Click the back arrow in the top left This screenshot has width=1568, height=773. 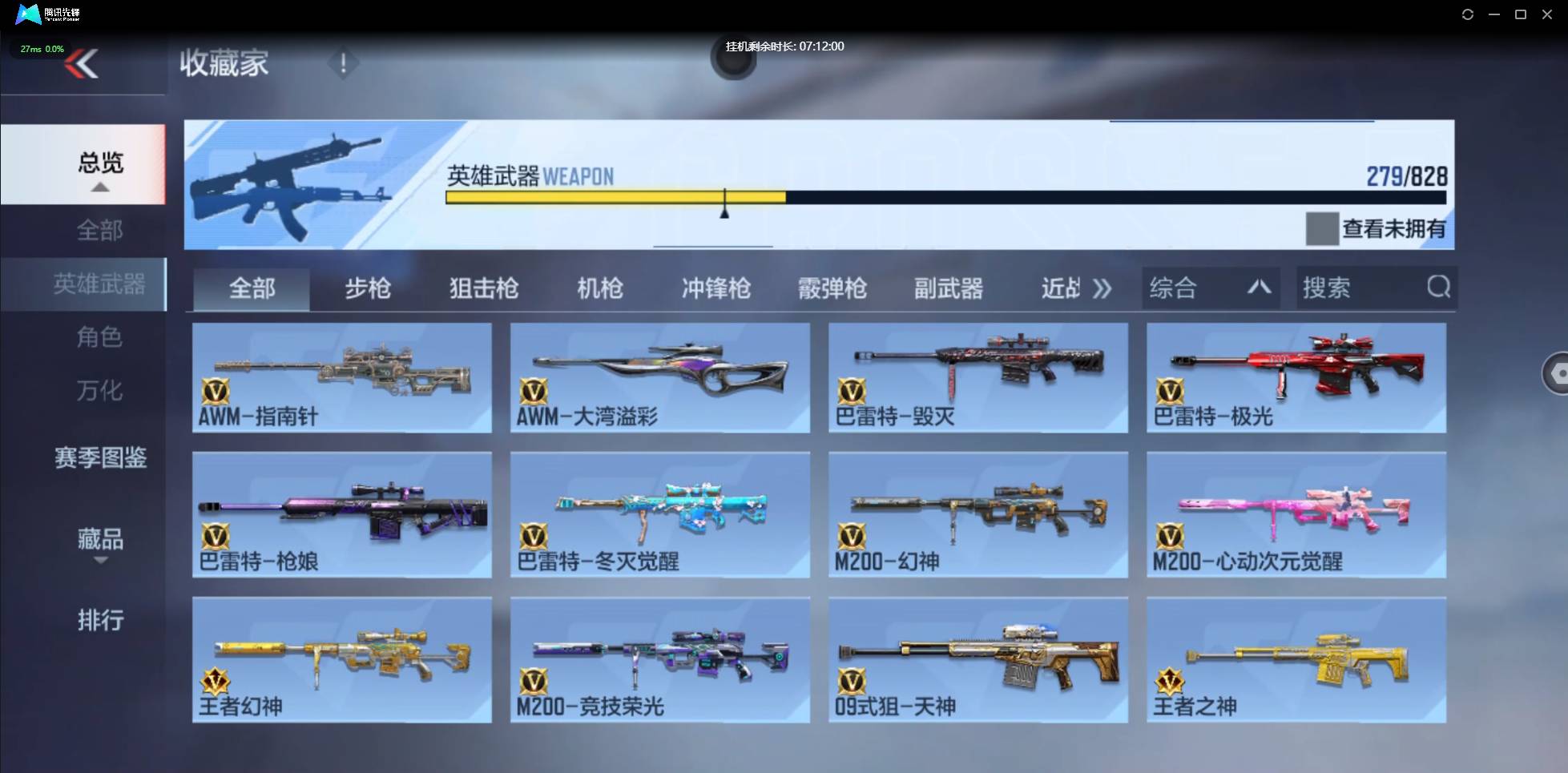80,64
